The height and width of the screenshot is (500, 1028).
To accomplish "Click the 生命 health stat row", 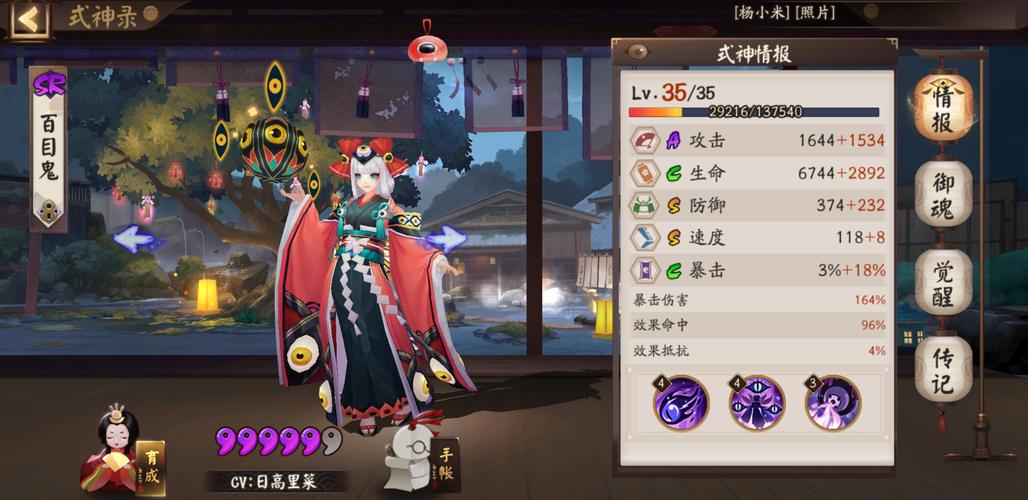I will pyautogui.click(x=757, y=173).
